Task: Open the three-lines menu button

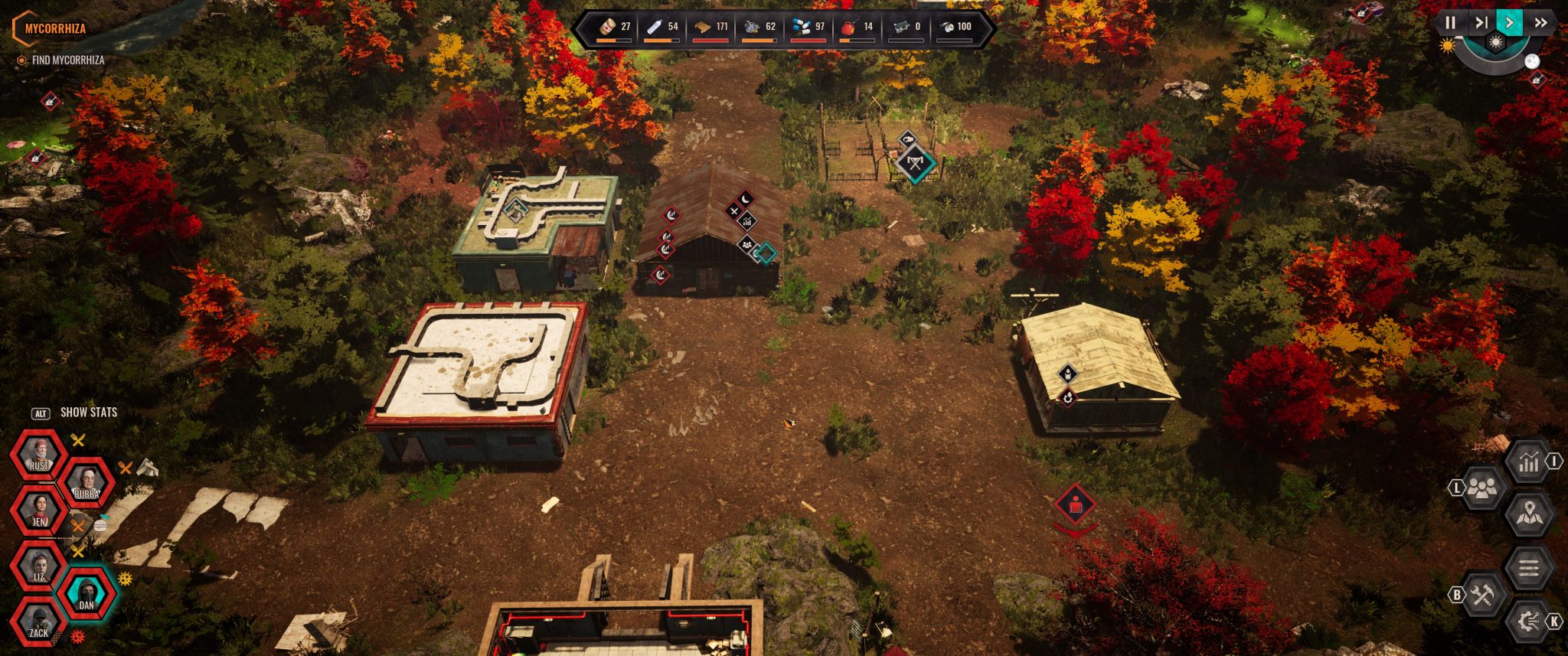Action: coord(1528,568)
